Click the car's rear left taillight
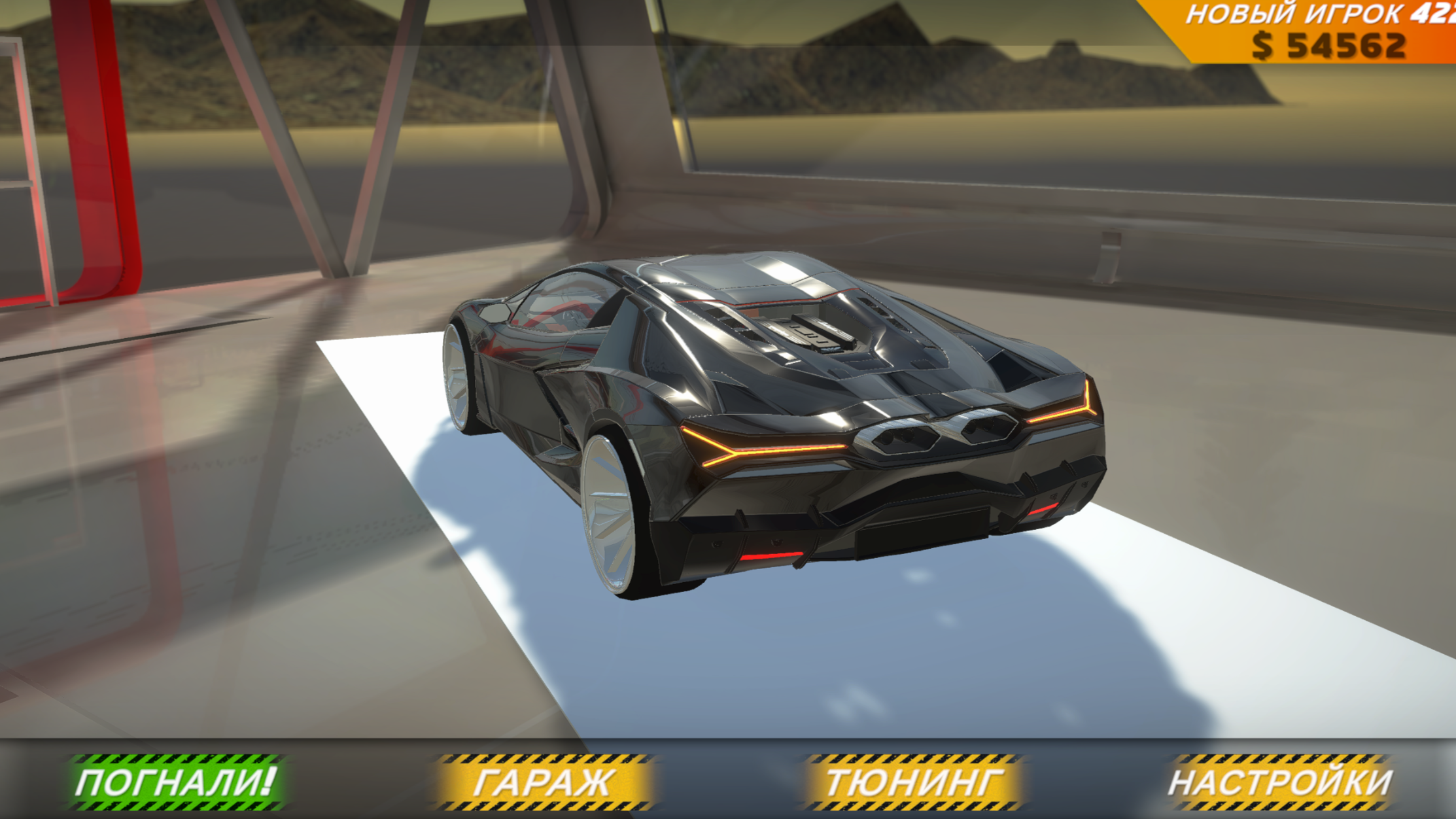Image resolution: width=1456 pixels, height=819 pixels. coord(759,451)
